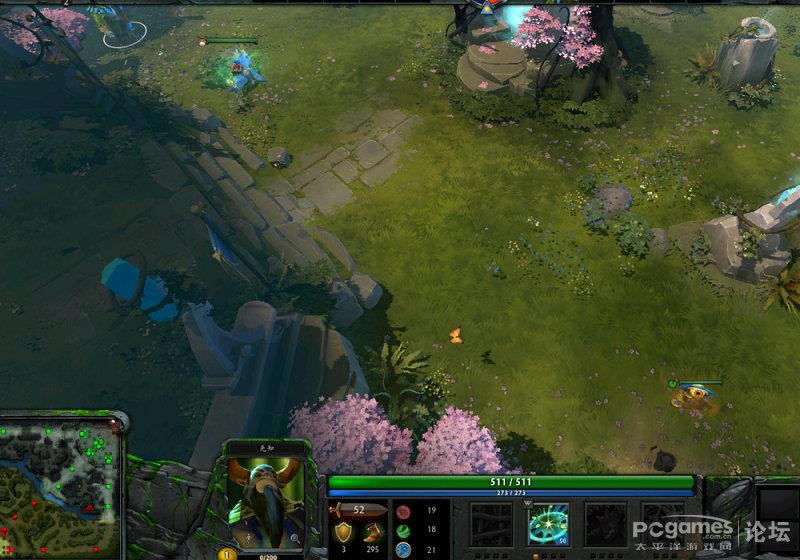
Task: Click the level 1 badge under the portrait
Action: pyautogui.click(x=226, y=553)
